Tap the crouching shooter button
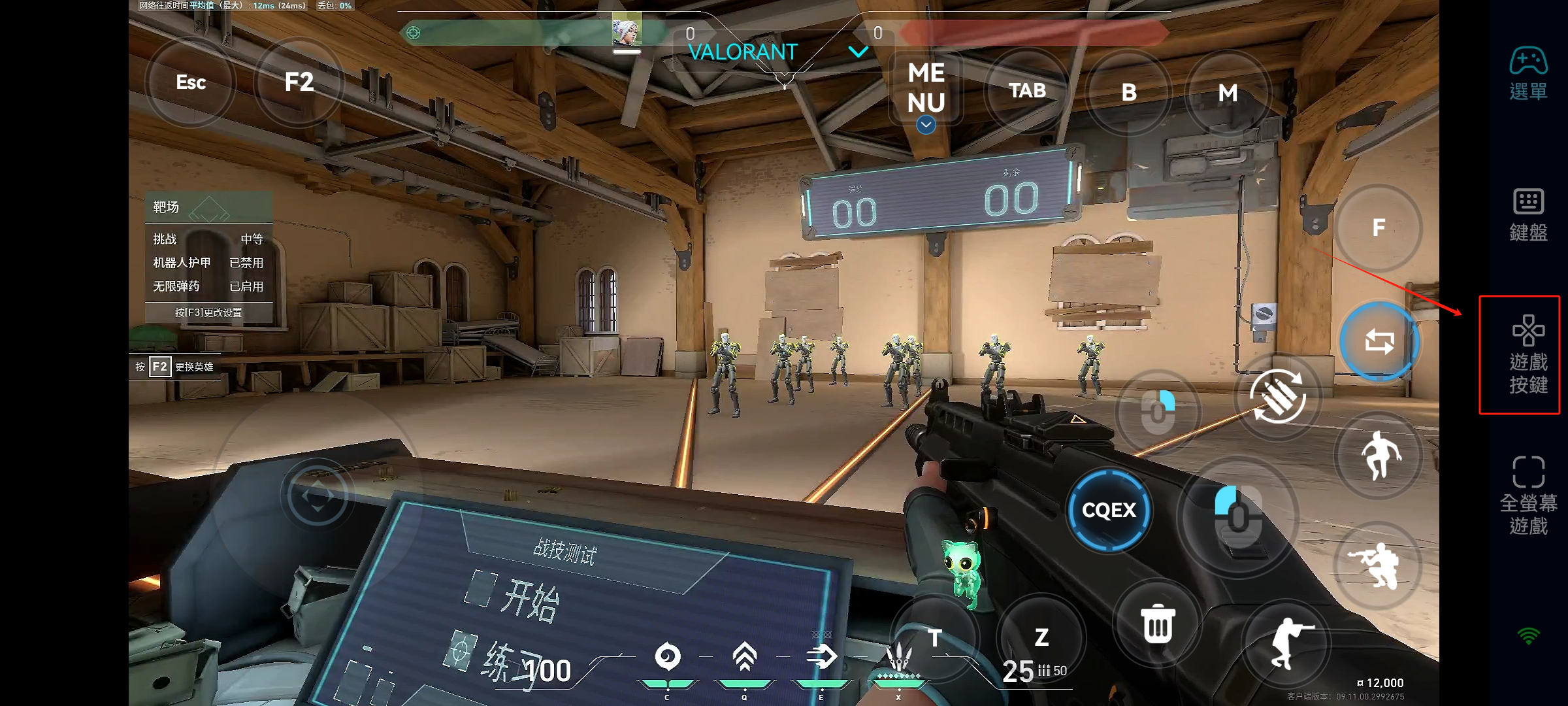This screenshot has height=706, width=1568. tap(1377, 566)
